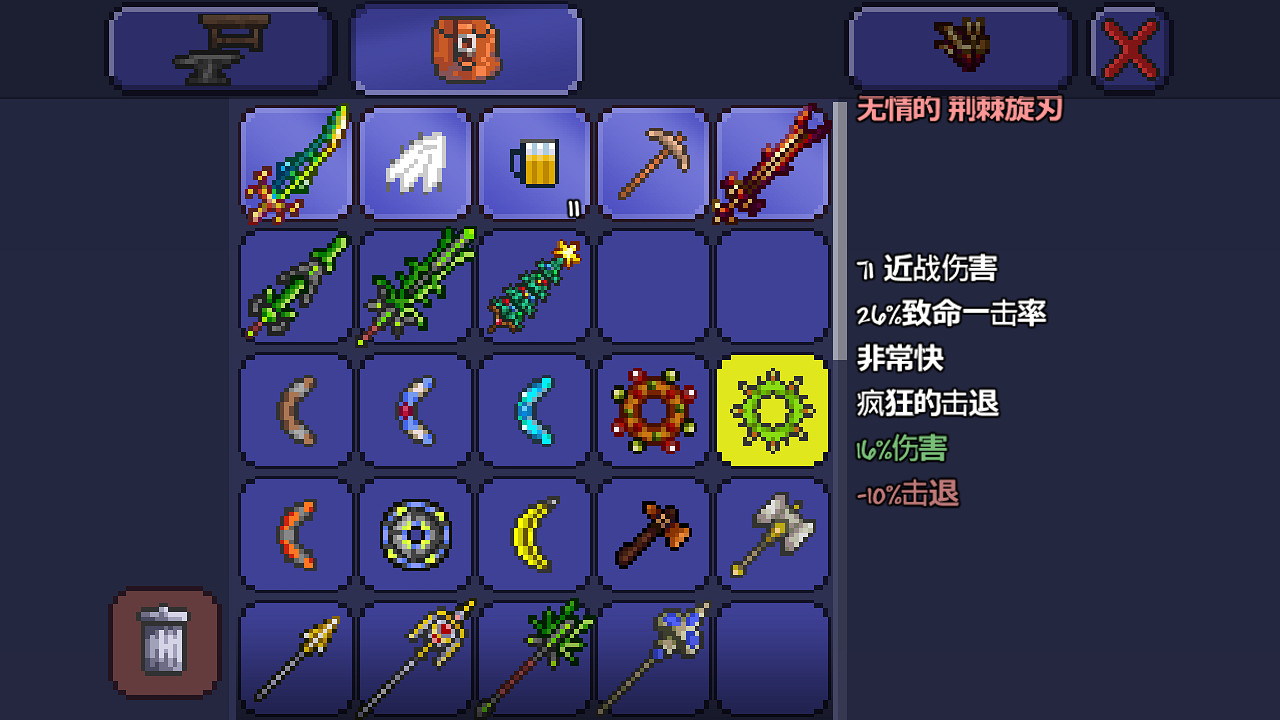Image resolution: width=1280 pixels, height=720 pixels.
Task: Pick up the mug of ale
Action: [x=534, y=163]
